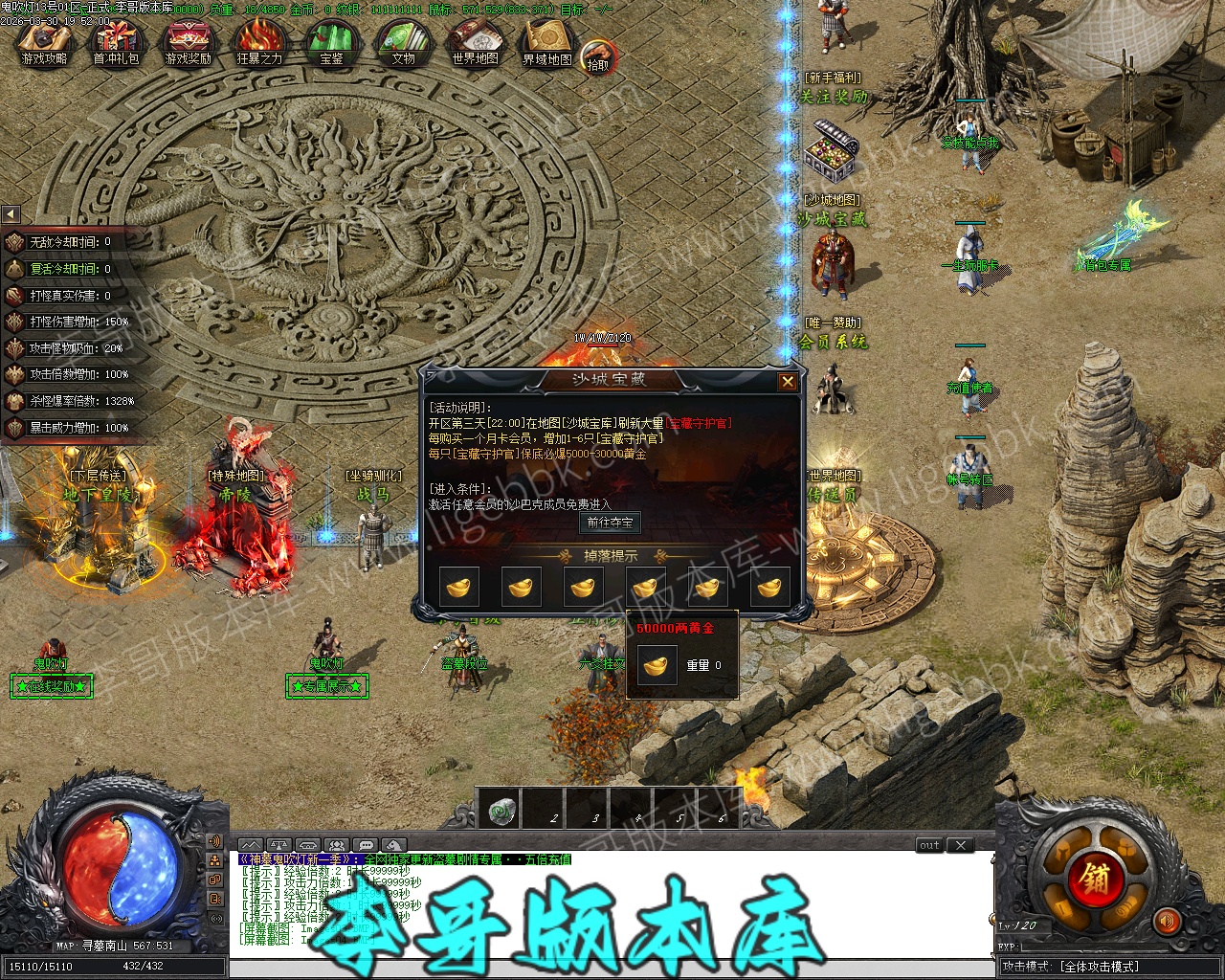
Task: Open the 首冲礼包 gift pack
Action: 115,44
